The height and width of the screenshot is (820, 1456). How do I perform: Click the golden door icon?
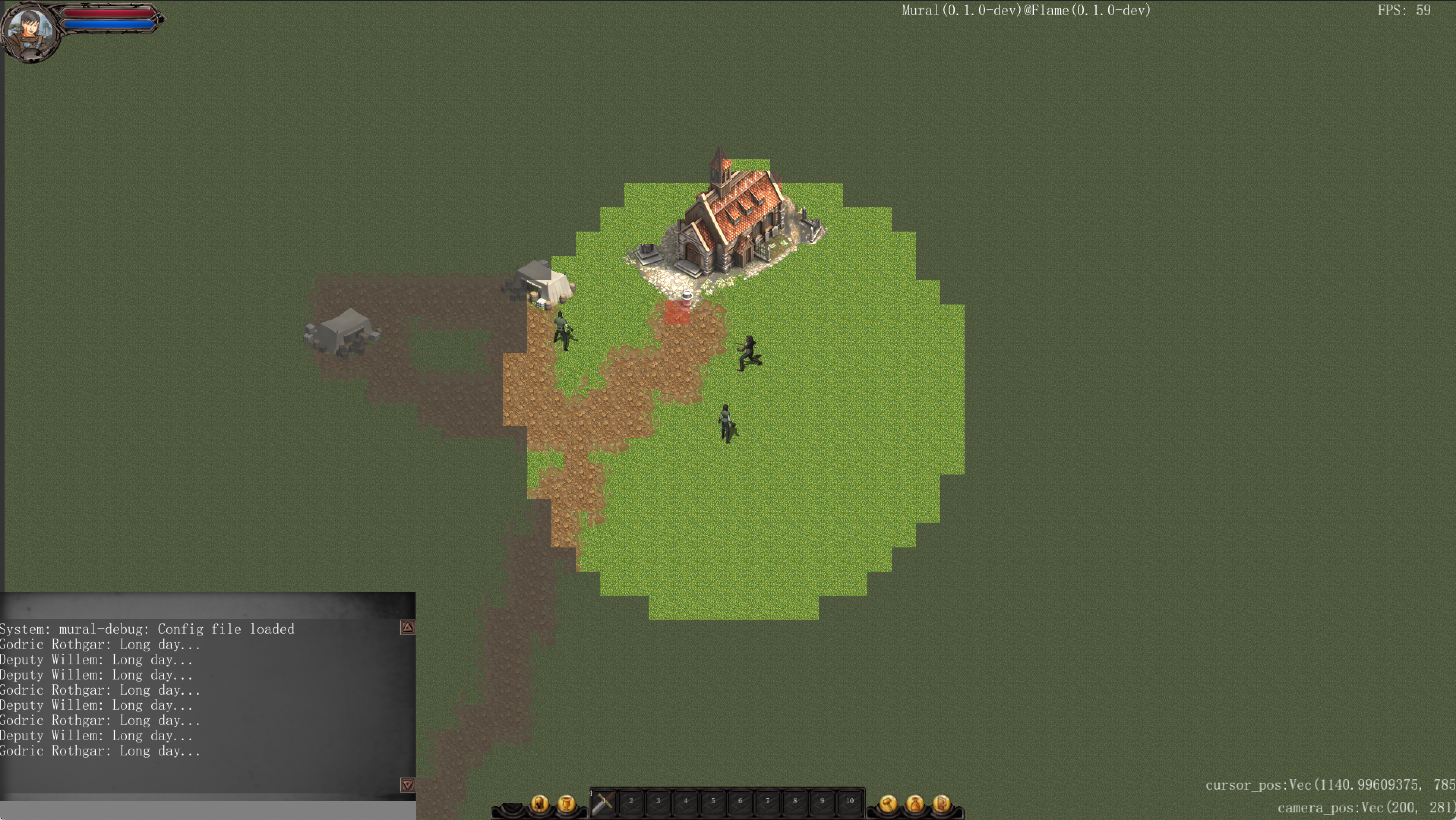[x=942, y=803]
